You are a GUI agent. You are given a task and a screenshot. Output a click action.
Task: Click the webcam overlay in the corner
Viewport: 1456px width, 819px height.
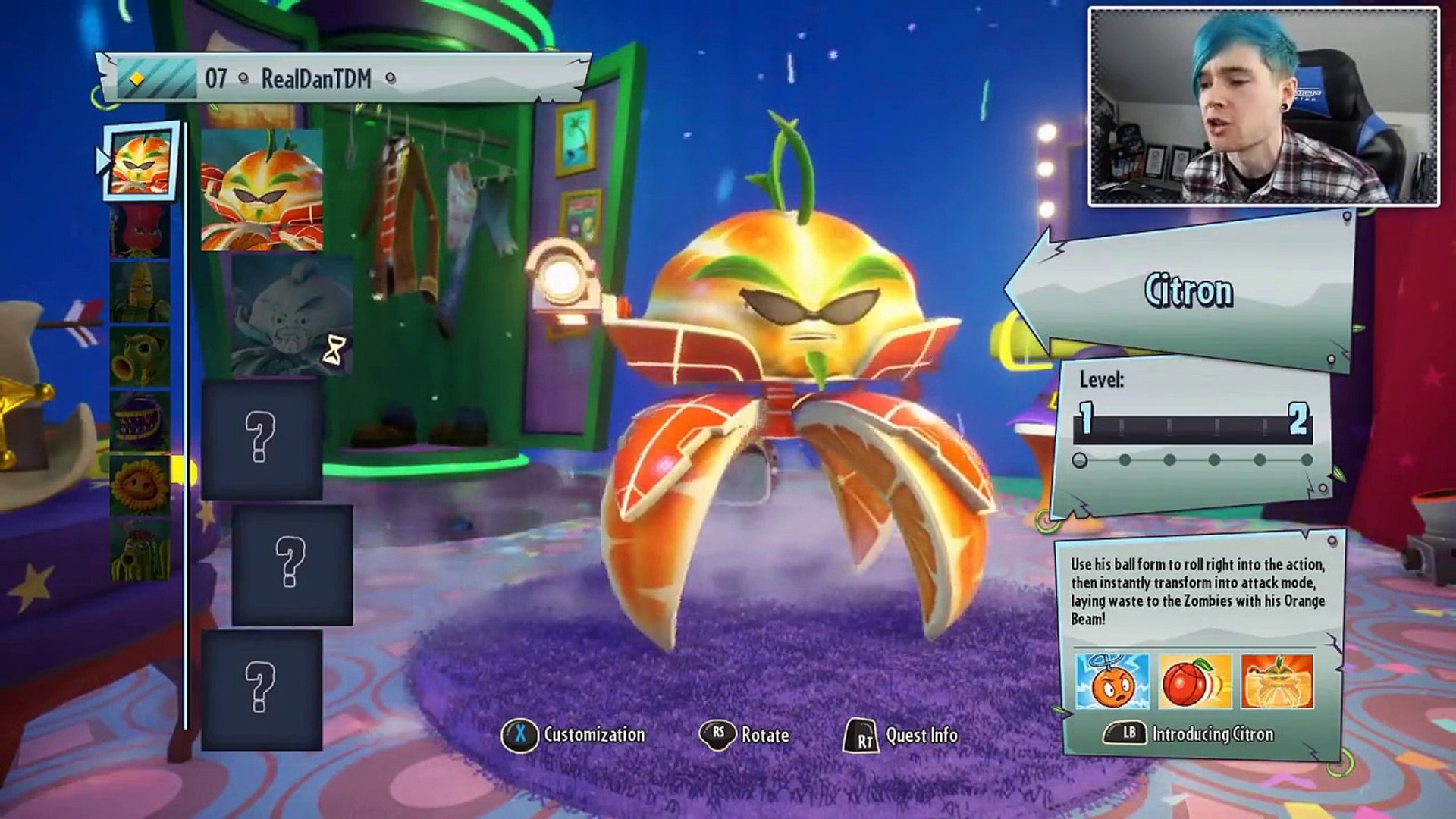pyautogui.click(x=1263, y=107)
